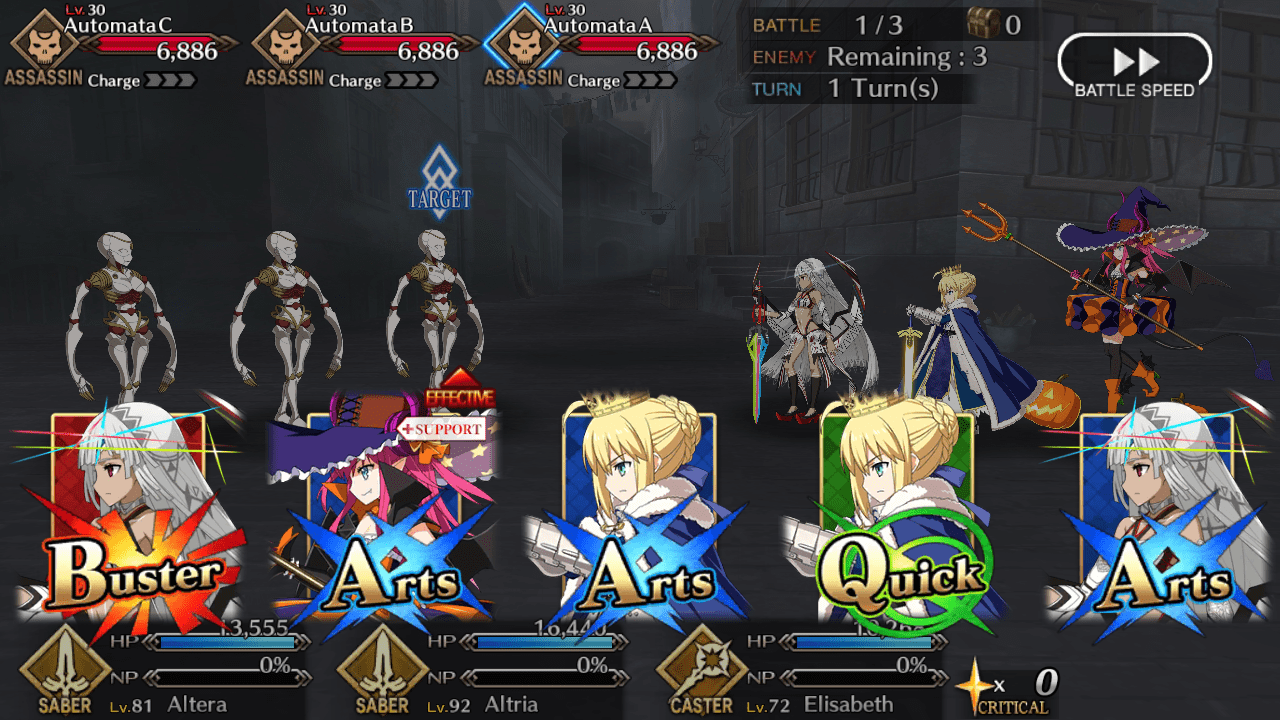Choose Altera's Arts command card
The width and height of the screenshot is (1280, 720).
click(1155, 515)
